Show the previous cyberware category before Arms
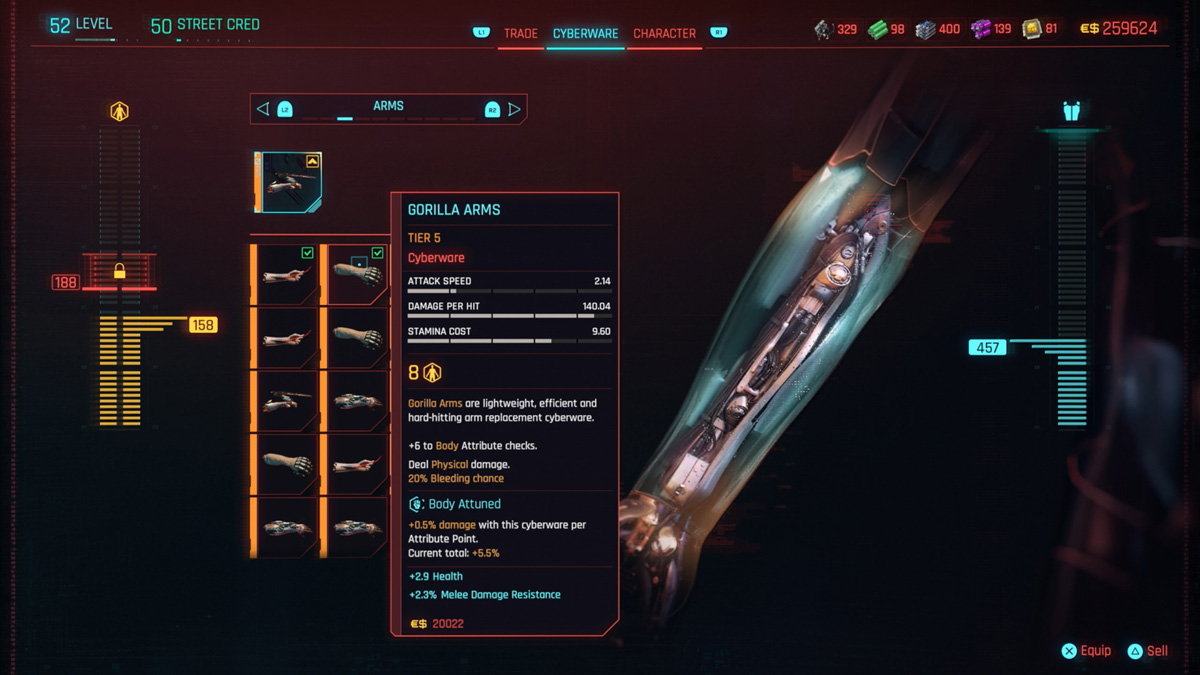The height and width of the screenshot is (675, 1200). point(263,109)
